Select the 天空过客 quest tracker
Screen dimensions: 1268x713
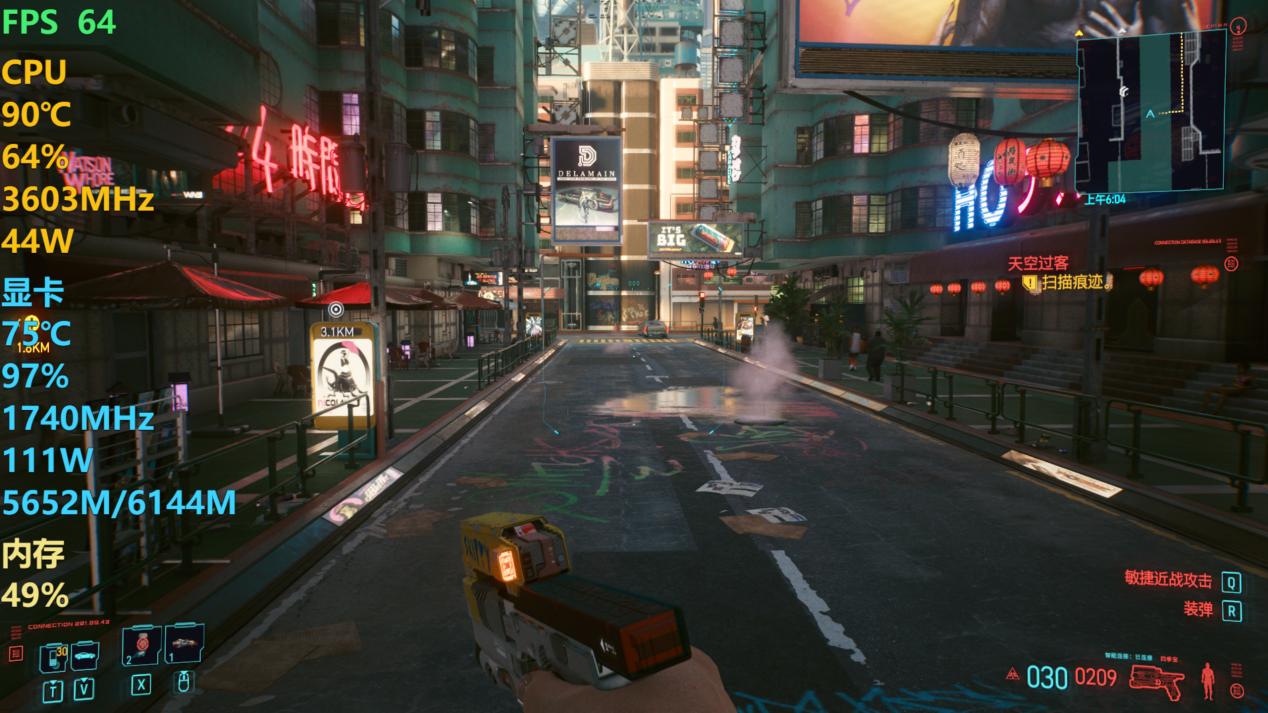click(1037, 264)
